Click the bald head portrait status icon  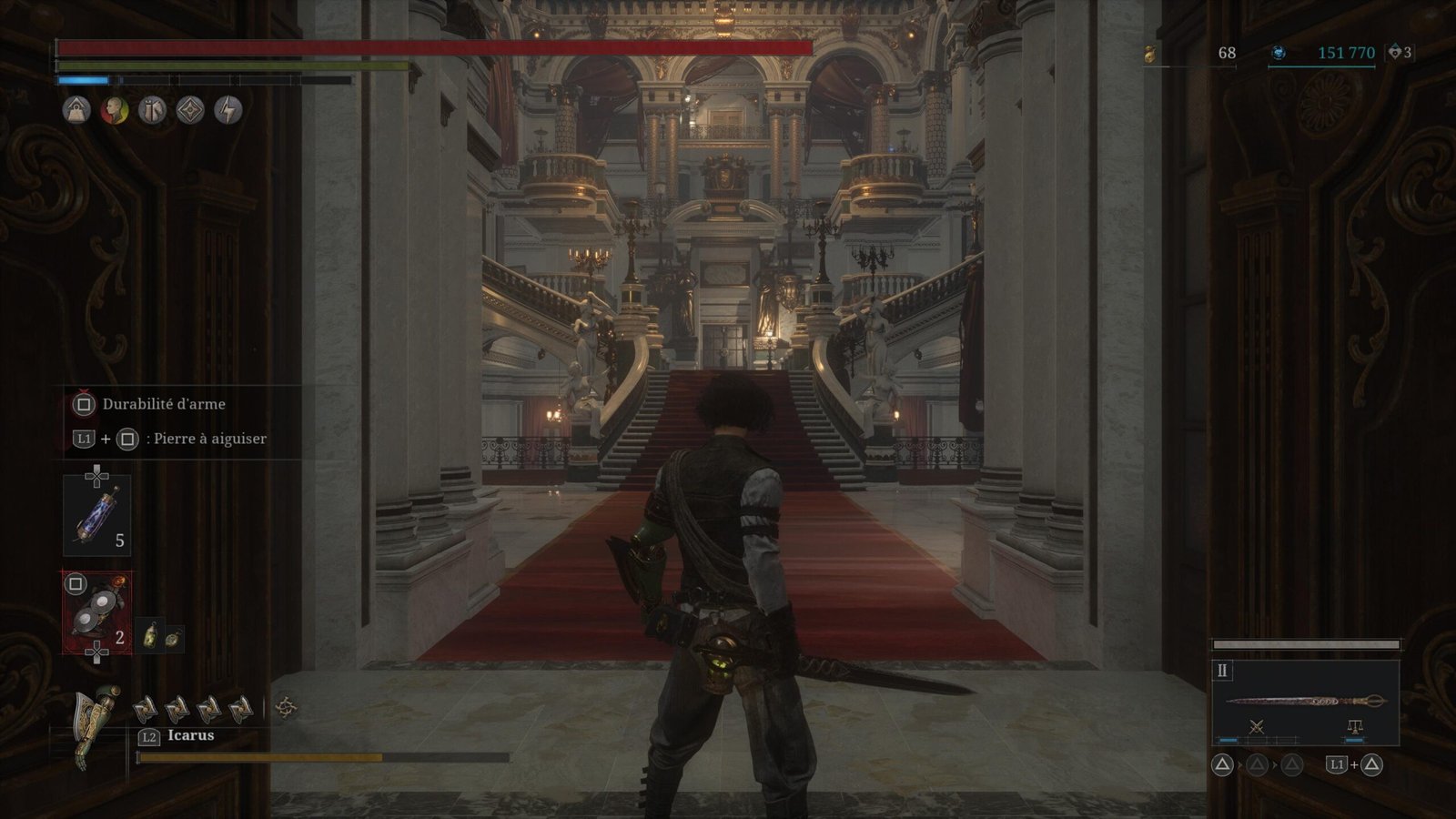(114, 110)
